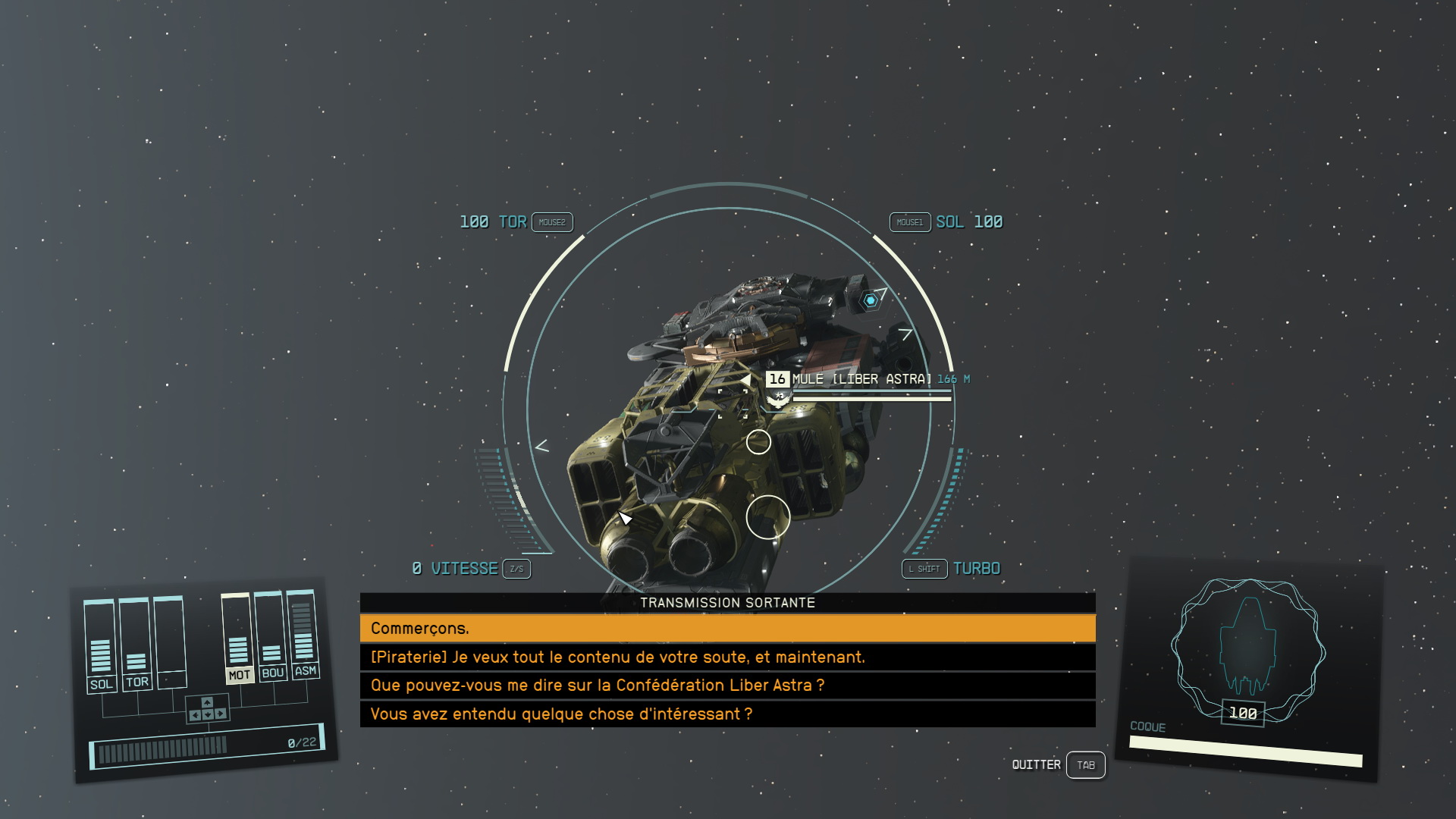The image size is (1456, 819).
Task: Choose the "Commerçons." dialogue option
Action: coord(726,629)
